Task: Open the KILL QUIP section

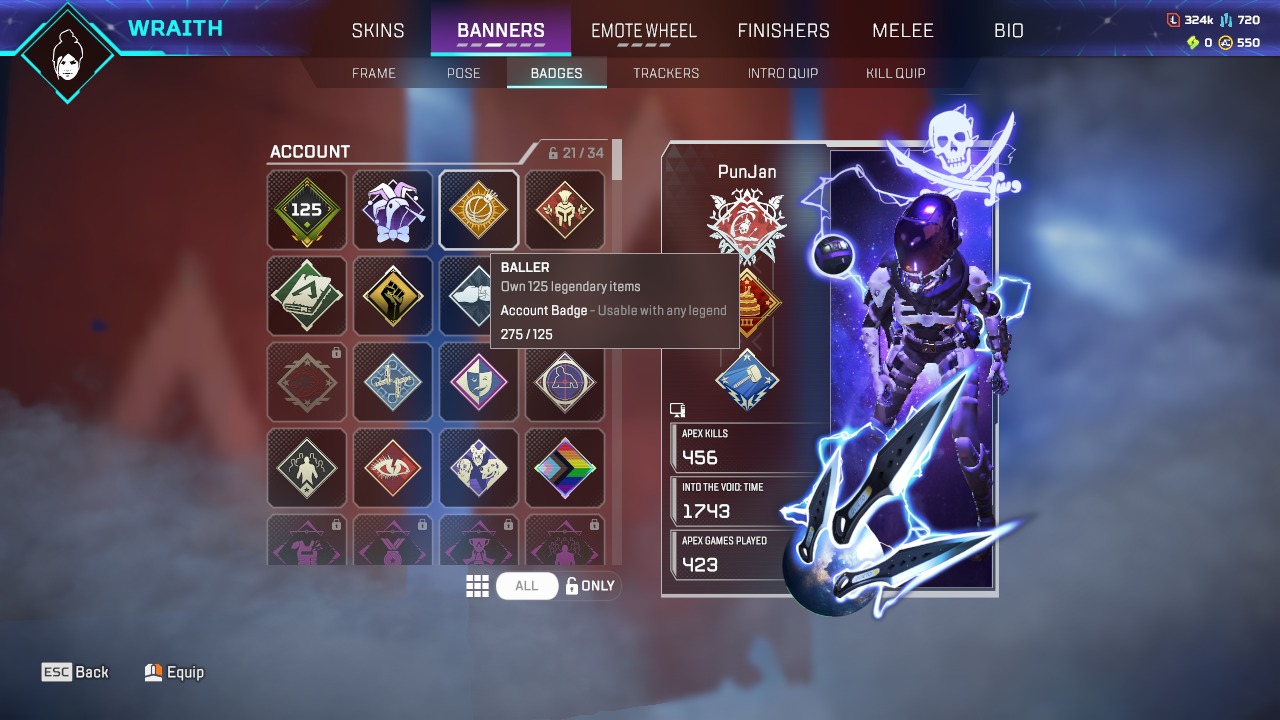Action: pyautogui.click(x=895, y=72)
